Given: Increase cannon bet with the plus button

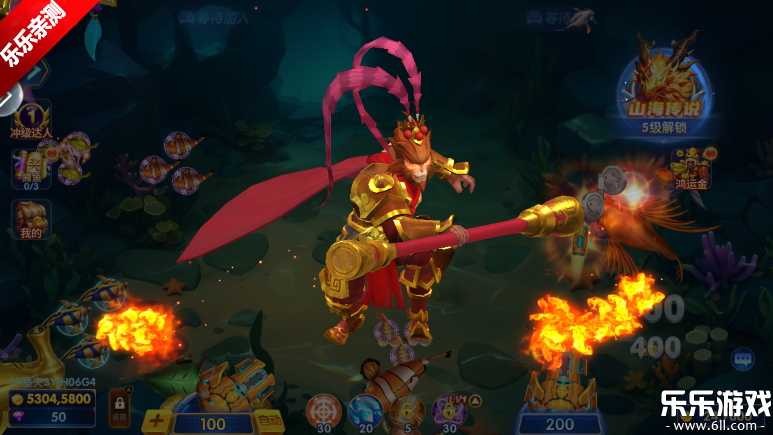Looking at the screenshot, I should pyautogui.click(x=156, y=421).
